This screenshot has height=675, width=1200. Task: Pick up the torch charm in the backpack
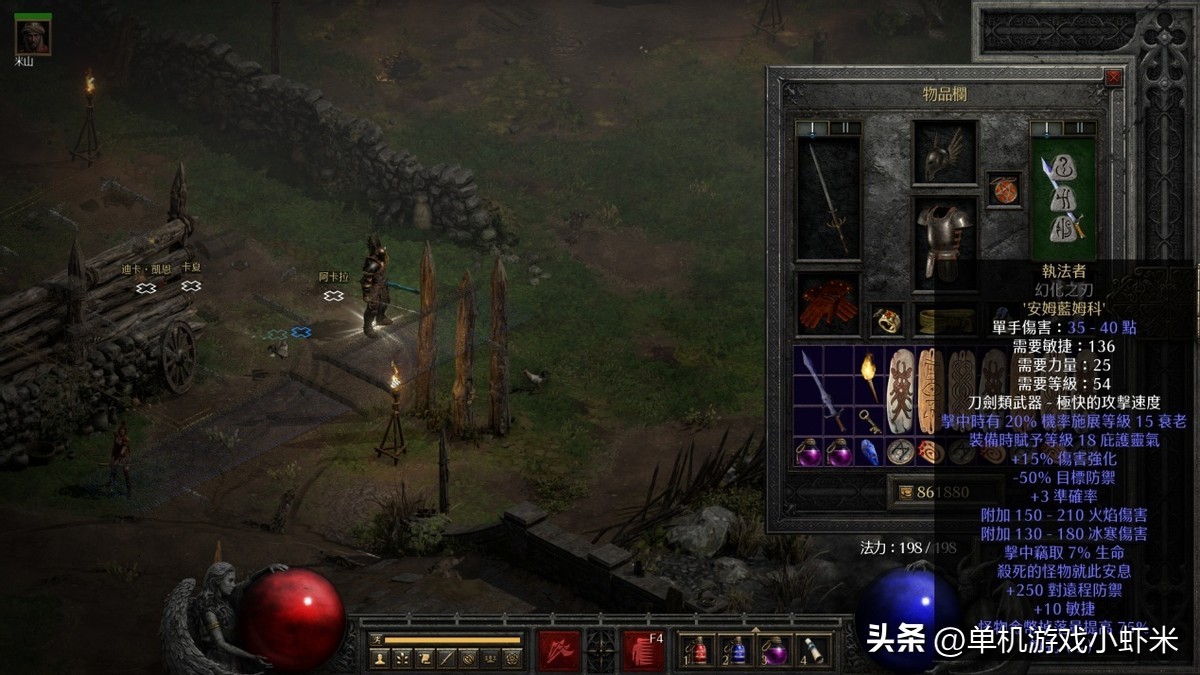click(867, 377)
